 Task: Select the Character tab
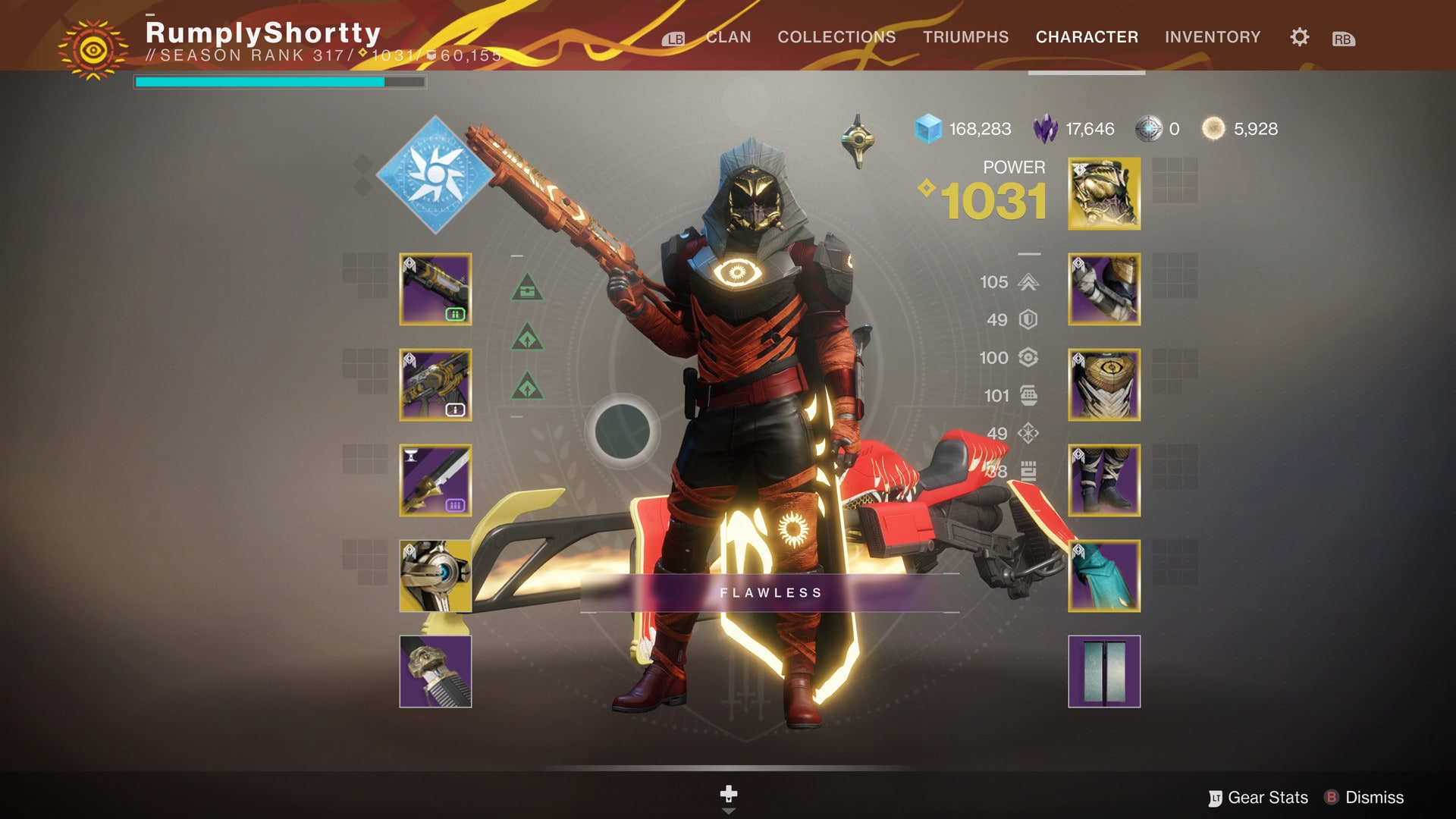coord(1087,37)
